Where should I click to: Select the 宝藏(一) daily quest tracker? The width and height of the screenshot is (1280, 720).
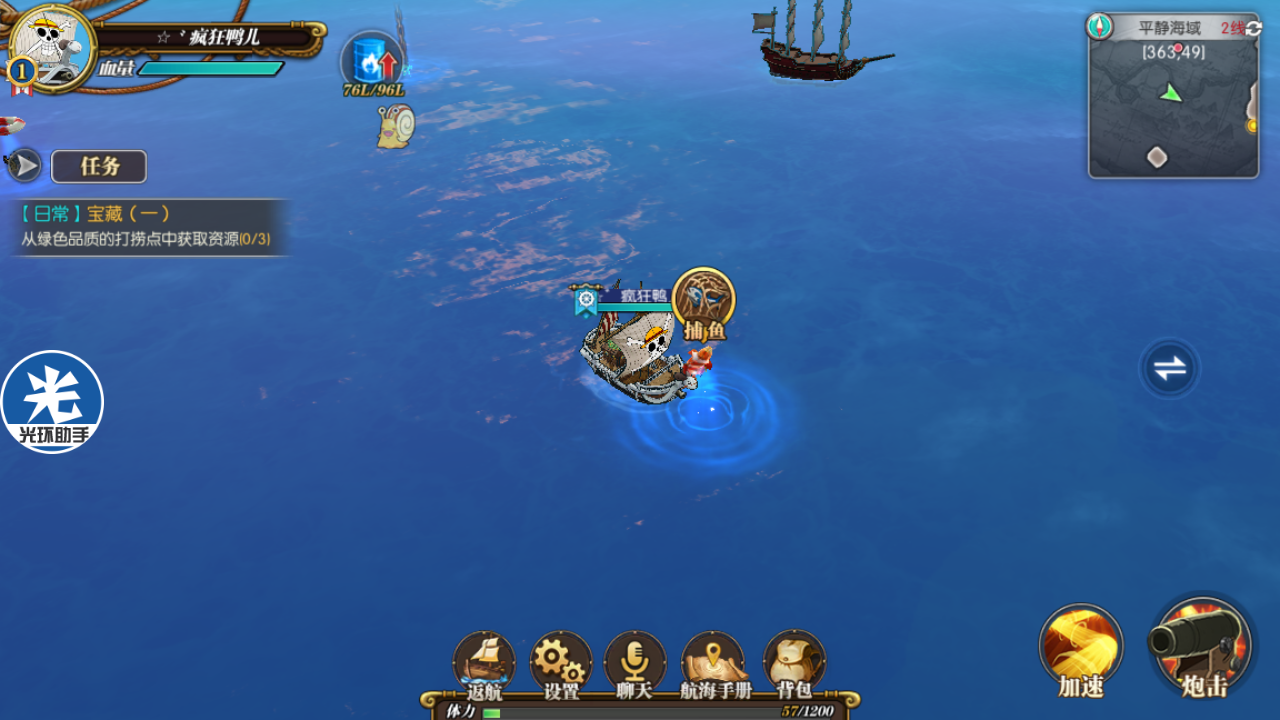point(148,227)
